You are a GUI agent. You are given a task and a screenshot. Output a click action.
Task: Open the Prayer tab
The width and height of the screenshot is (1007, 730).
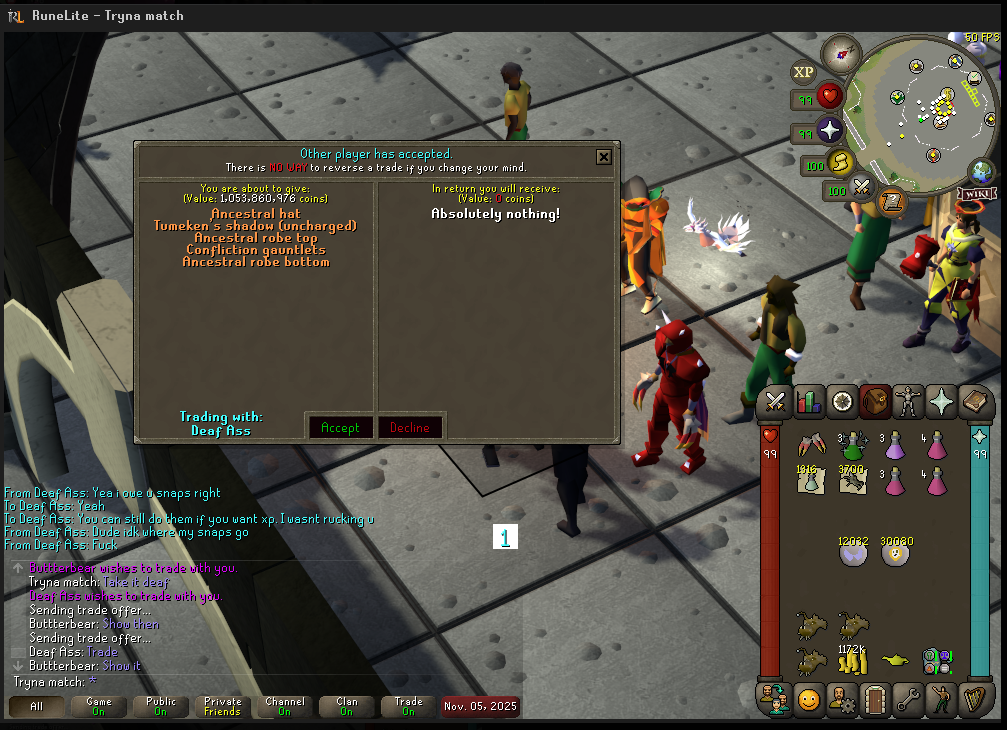tap(941, 402)
